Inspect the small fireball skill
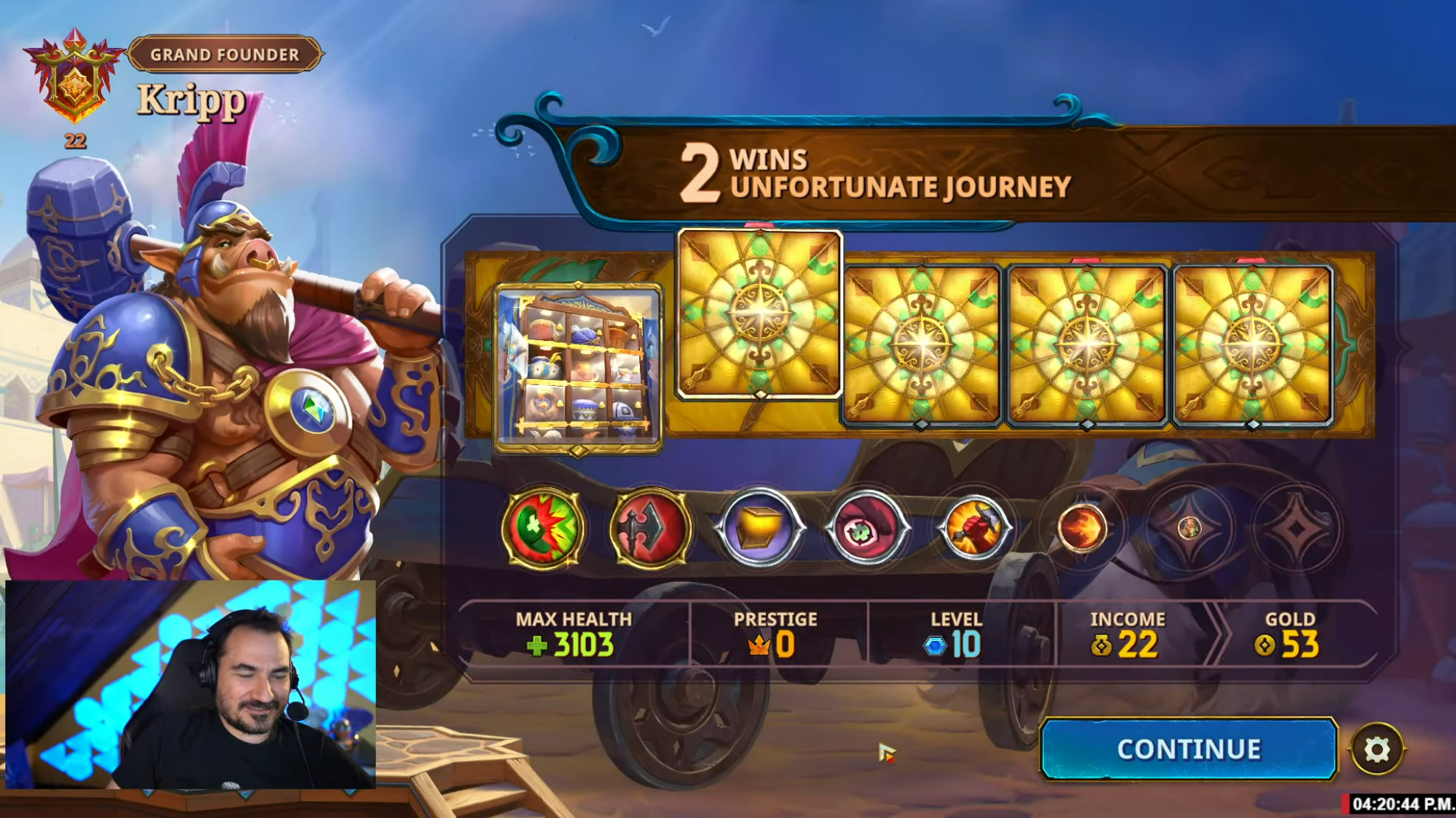1456x818 pixels. [x=1081, y=527]
